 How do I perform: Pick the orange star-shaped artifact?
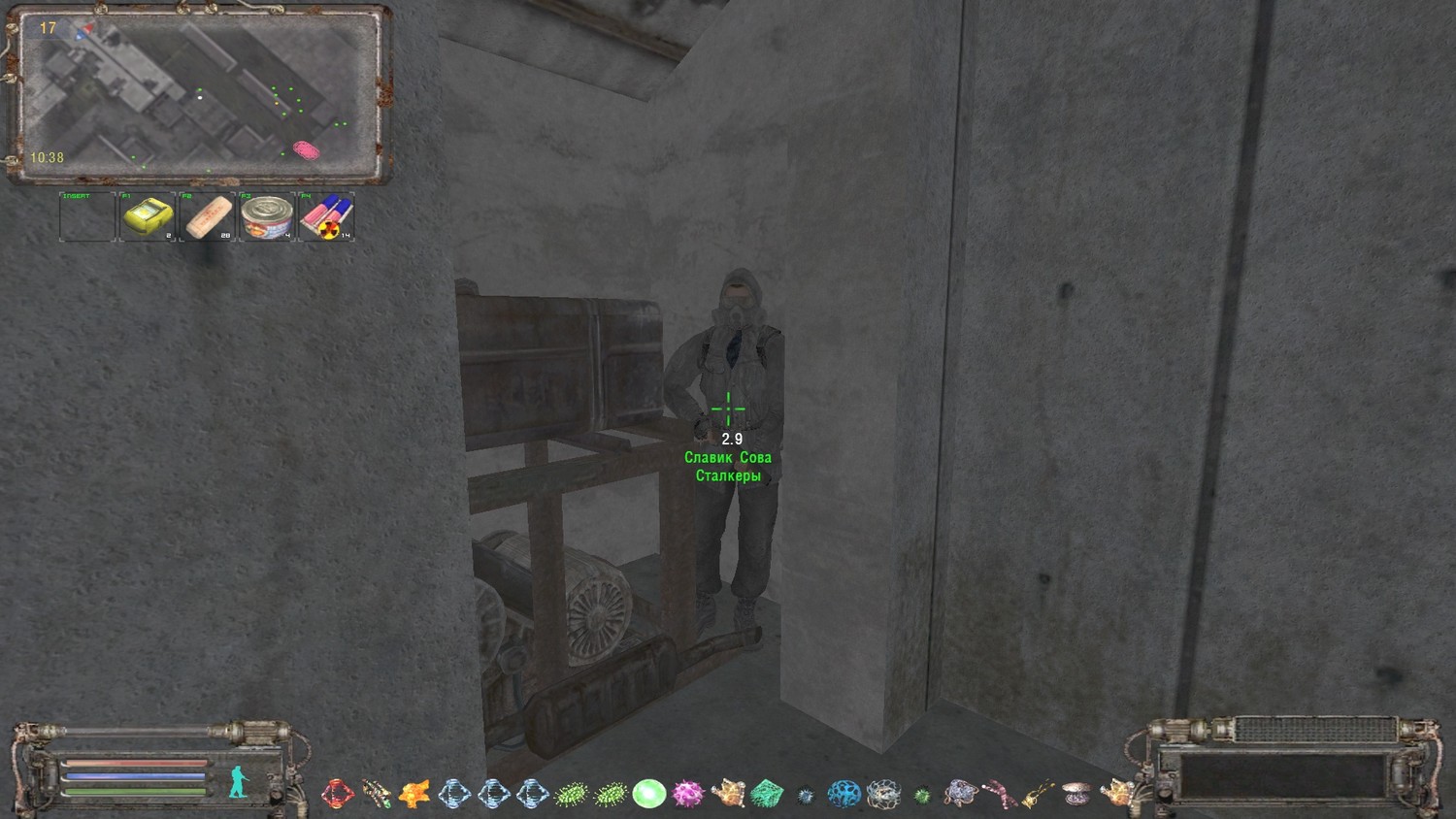[x=414, y=794]
